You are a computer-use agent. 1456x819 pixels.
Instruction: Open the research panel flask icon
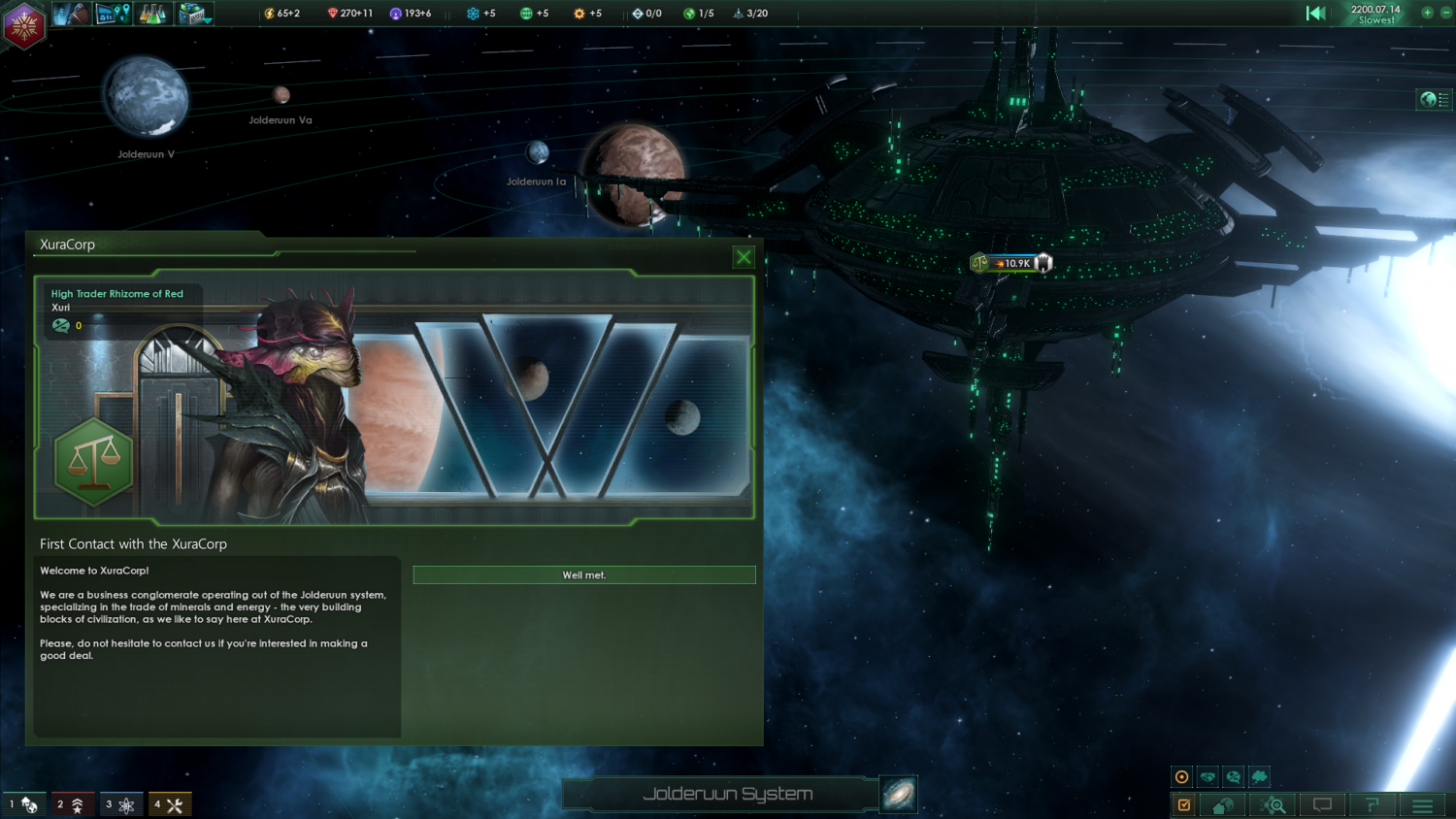tap(152, 14)
